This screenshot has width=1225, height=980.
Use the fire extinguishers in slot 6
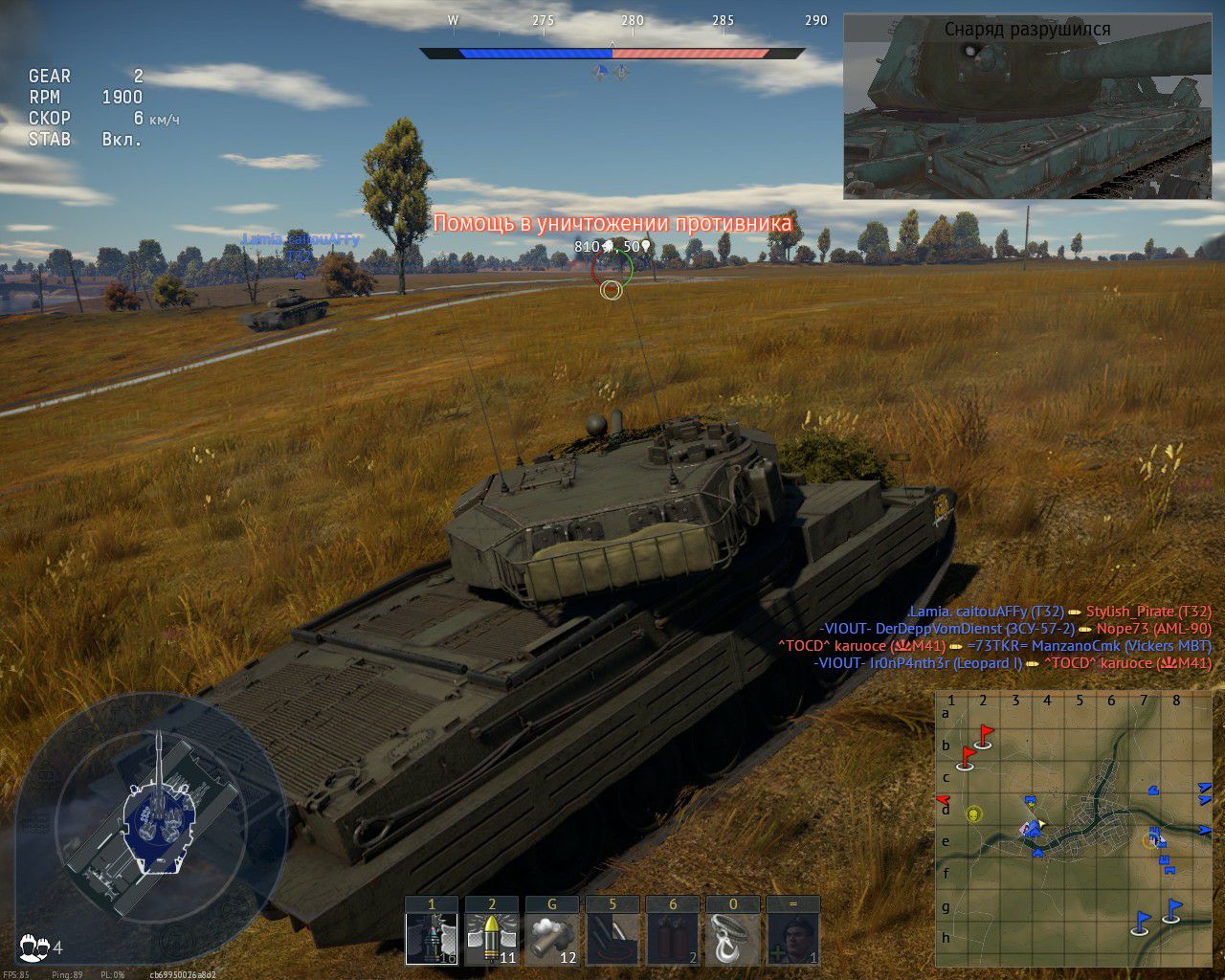point(673,937)
